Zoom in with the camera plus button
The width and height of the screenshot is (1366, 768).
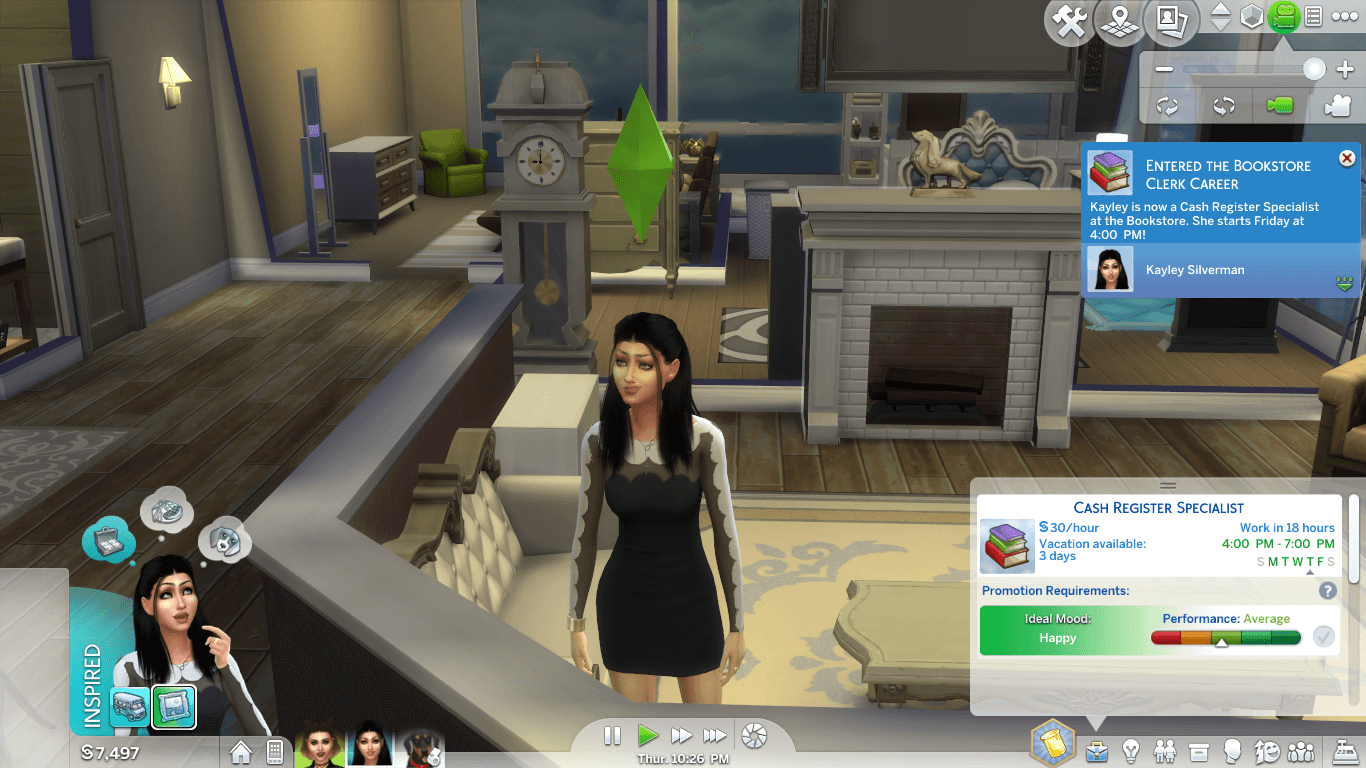1344,69
